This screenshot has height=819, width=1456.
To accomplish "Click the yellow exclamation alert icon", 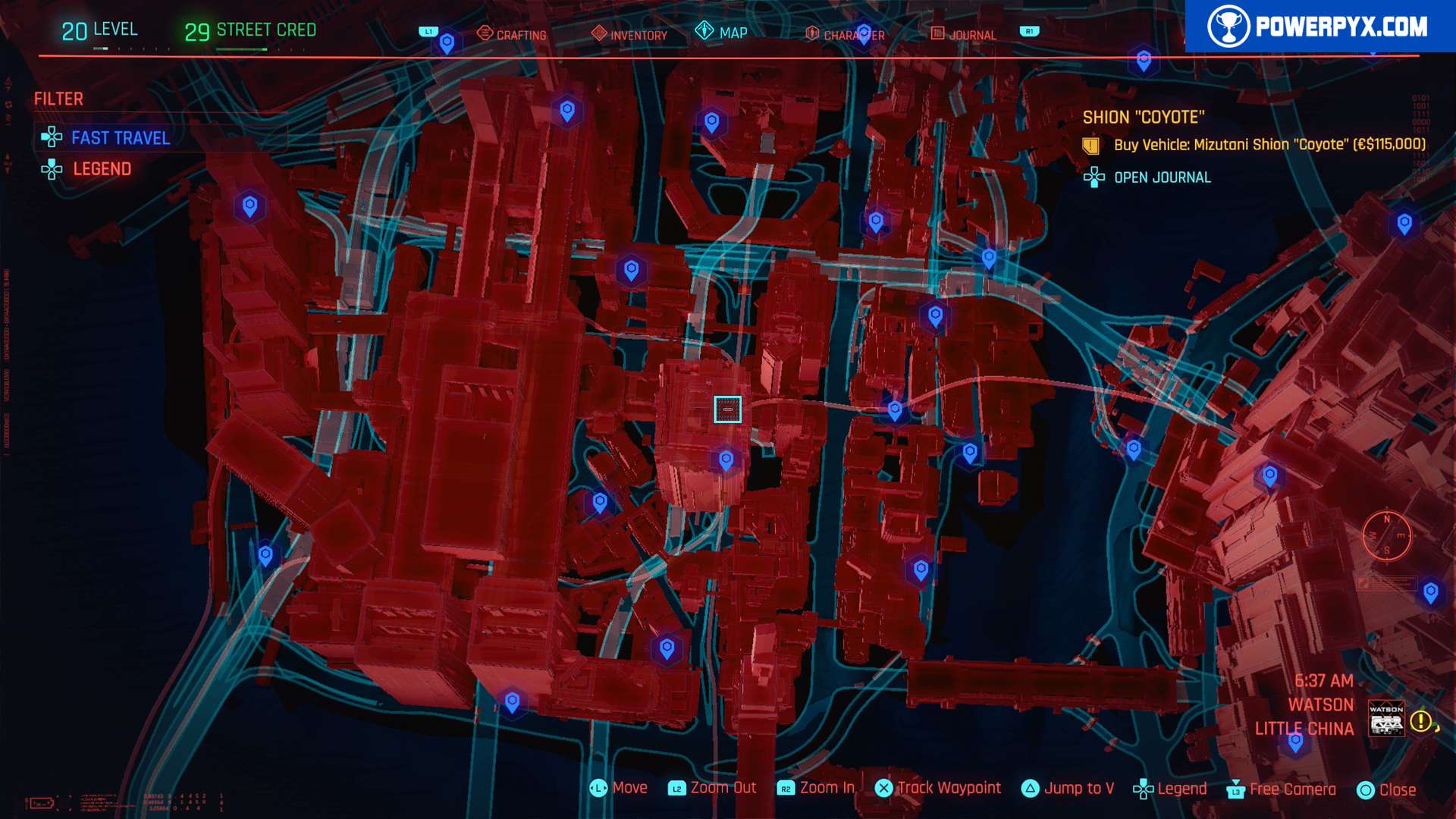I will pyautogui.click(x=1421, y=720).
